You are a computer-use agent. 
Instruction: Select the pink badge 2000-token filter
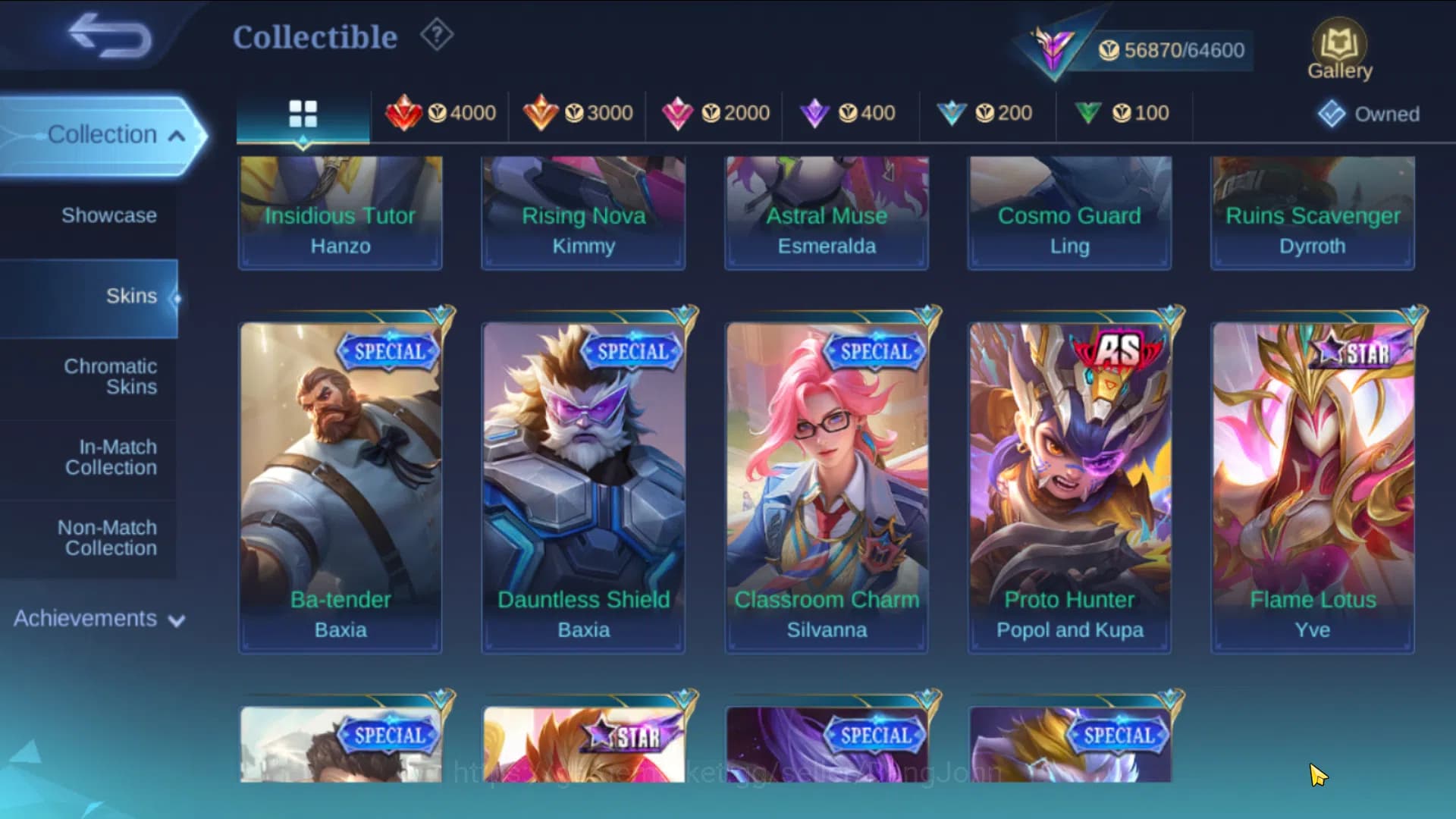click(x=717, y=114)
